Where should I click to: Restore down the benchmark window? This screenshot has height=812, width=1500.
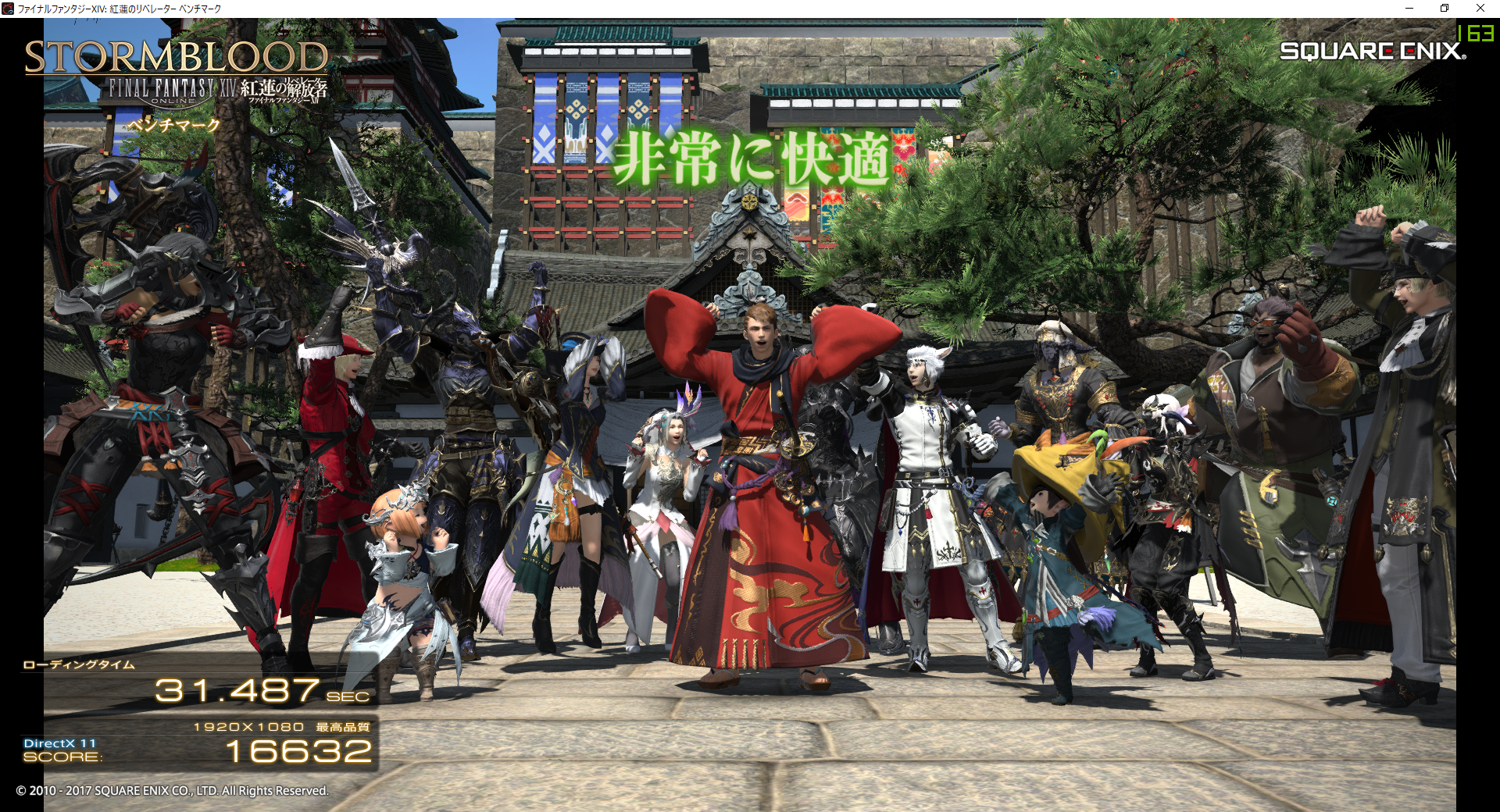[1445, 8]
